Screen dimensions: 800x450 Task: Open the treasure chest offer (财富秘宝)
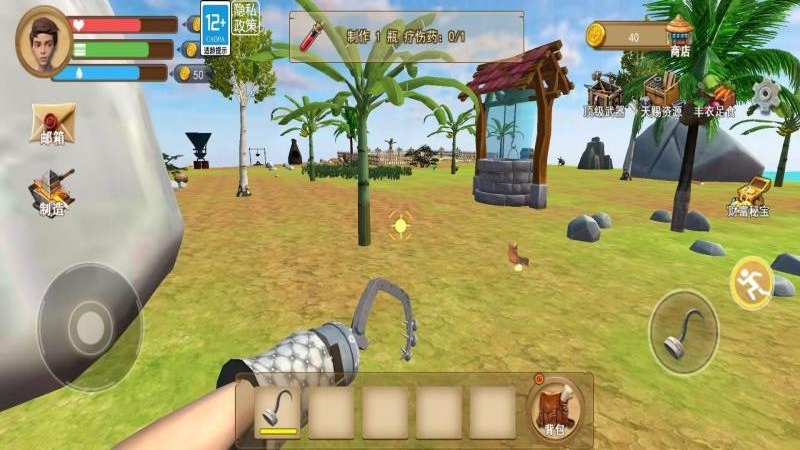pos(750,194)
